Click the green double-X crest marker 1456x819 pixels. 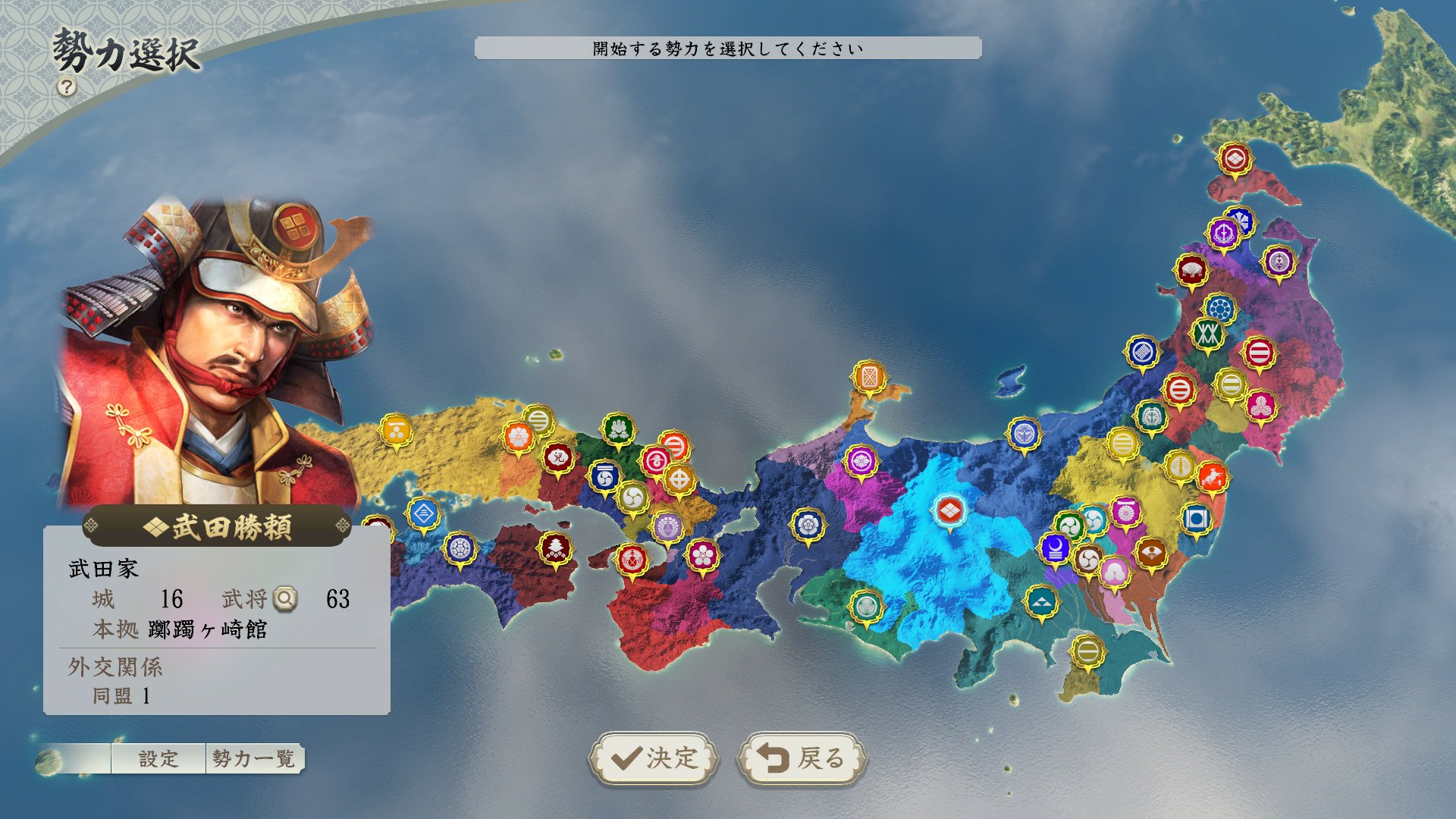[1207, 332]
